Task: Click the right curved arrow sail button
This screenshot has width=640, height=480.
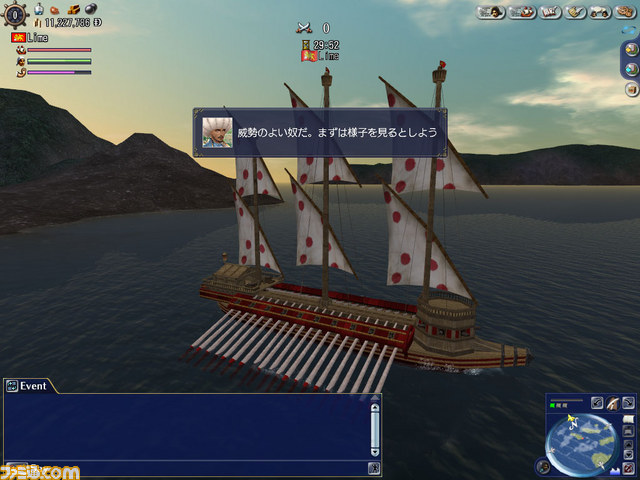Action: click(629, 402)
